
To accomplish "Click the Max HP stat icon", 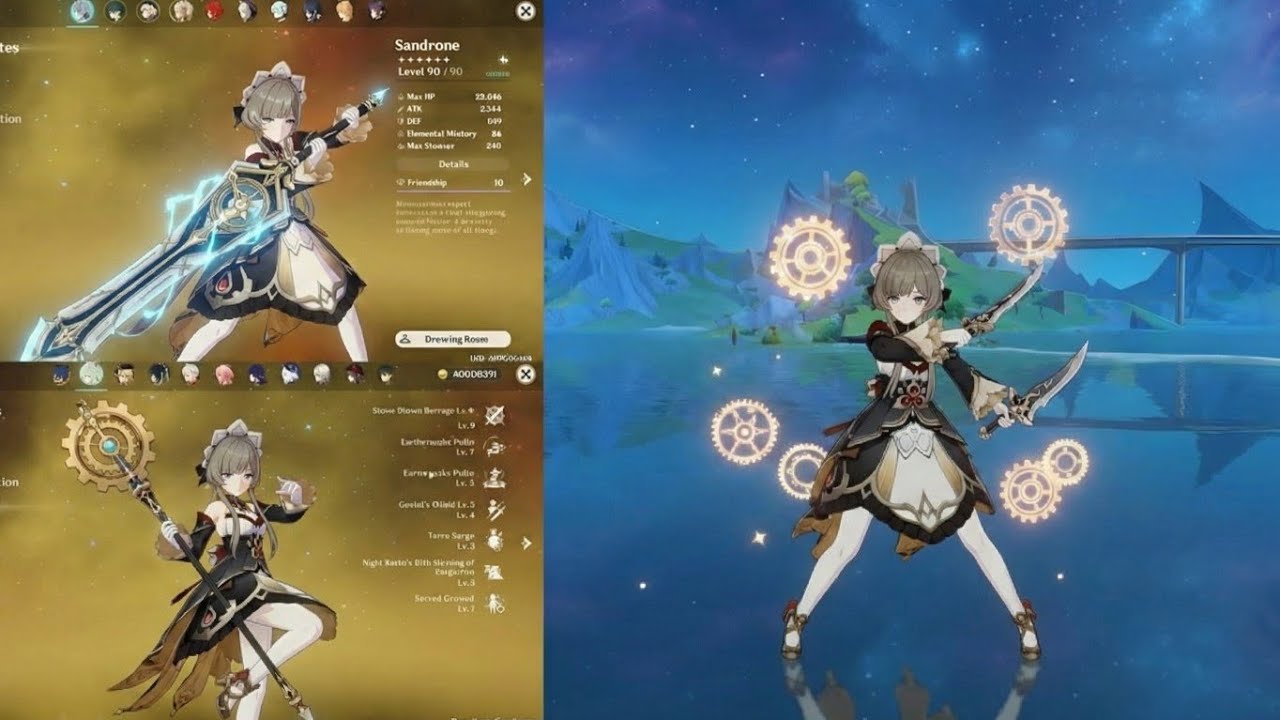I will click(x=401, y=96).
